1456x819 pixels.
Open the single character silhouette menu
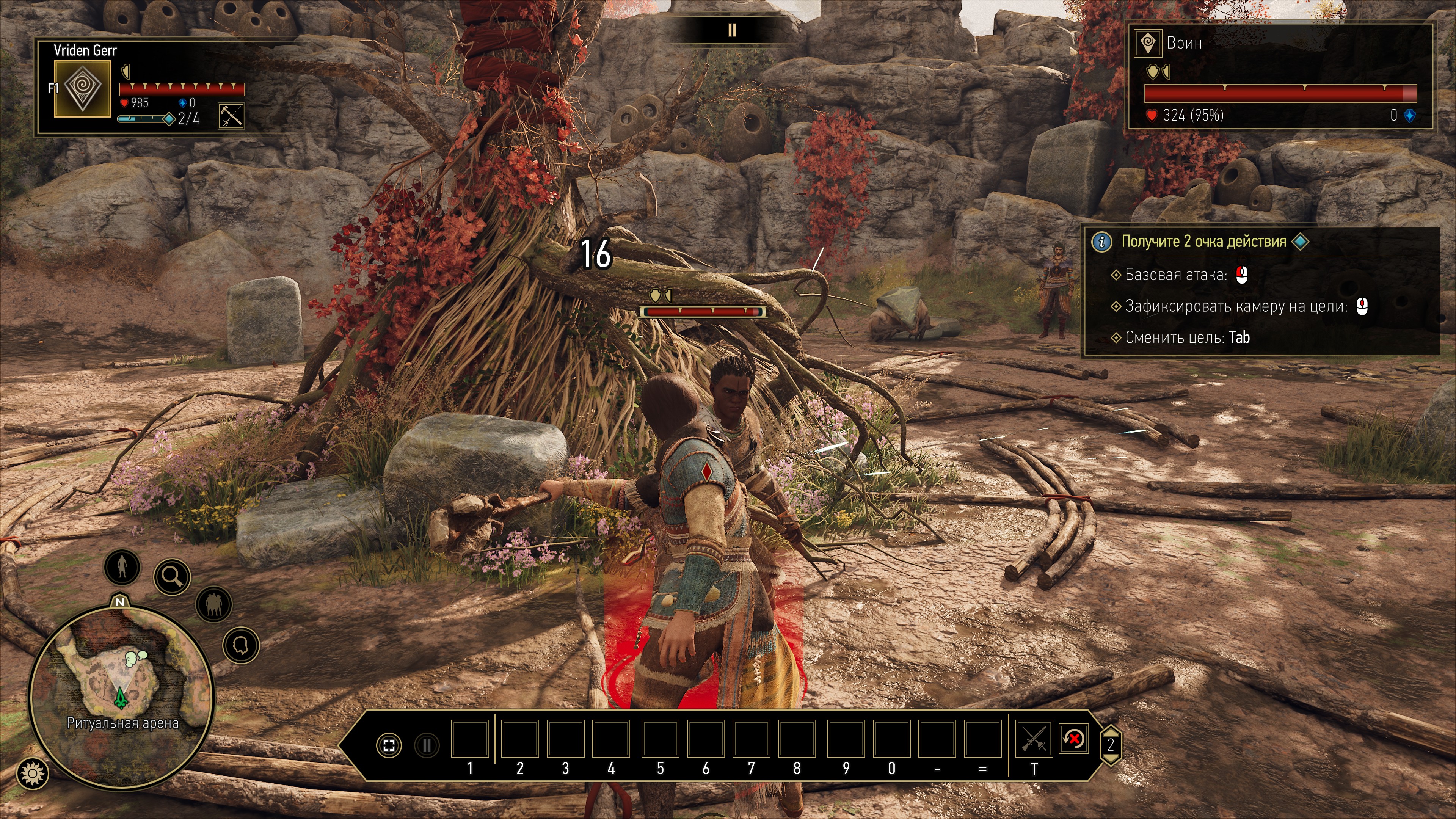coord(122,566)
